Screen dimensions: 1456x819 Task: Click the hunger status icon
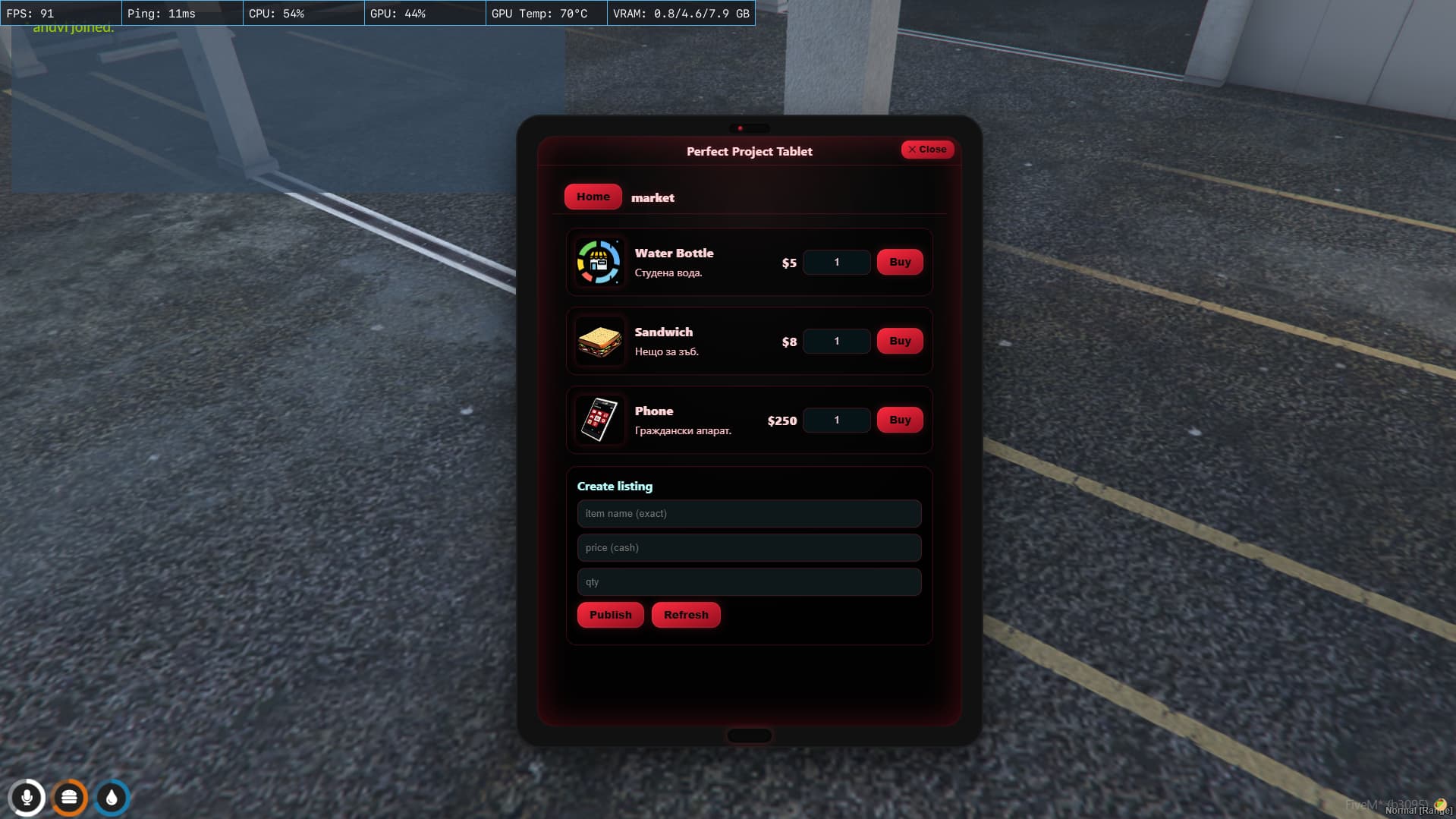click(69, 797)
